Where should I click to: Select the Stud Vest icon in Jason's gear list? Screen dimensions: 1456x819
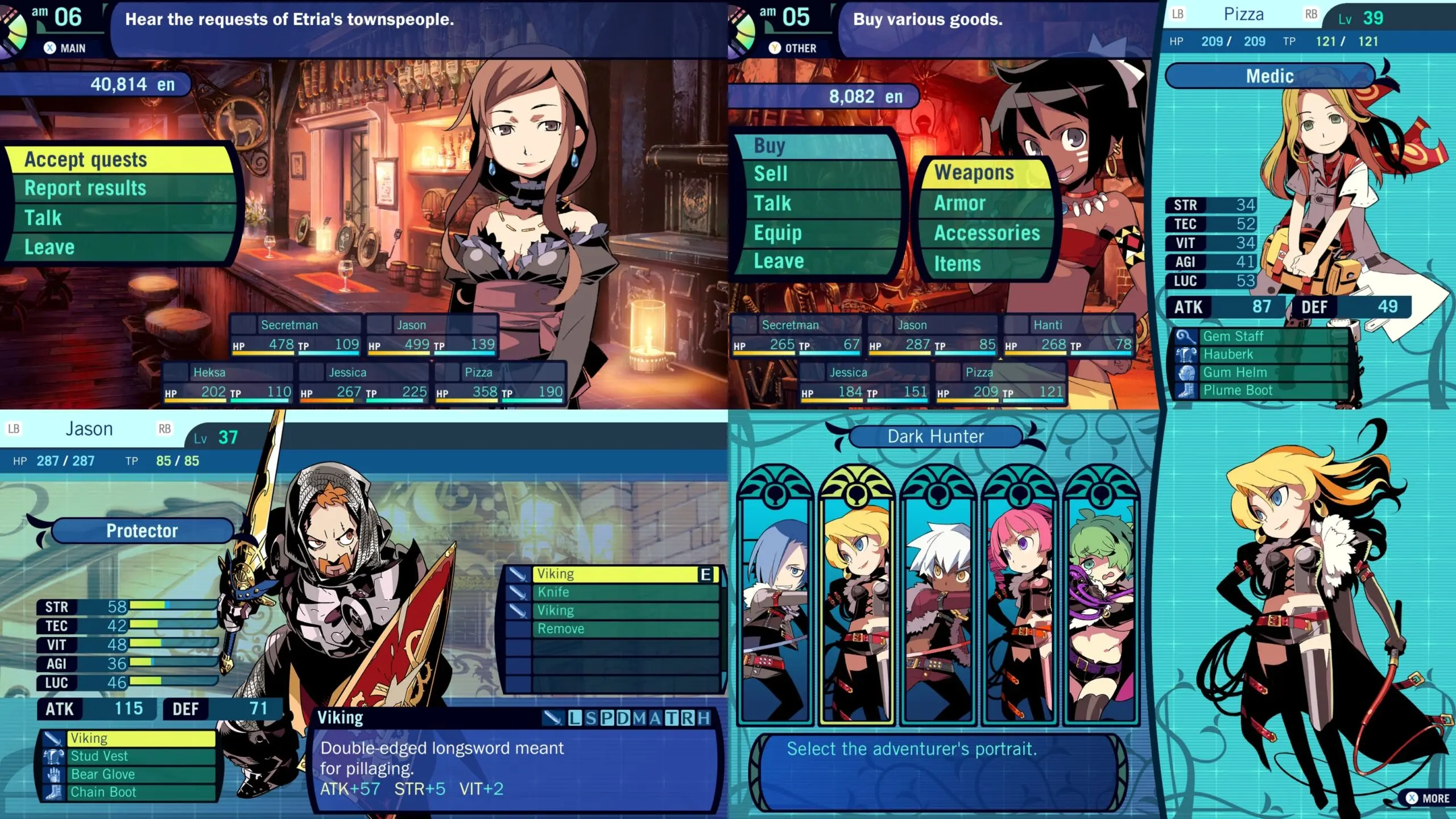[x=54, y=756]
